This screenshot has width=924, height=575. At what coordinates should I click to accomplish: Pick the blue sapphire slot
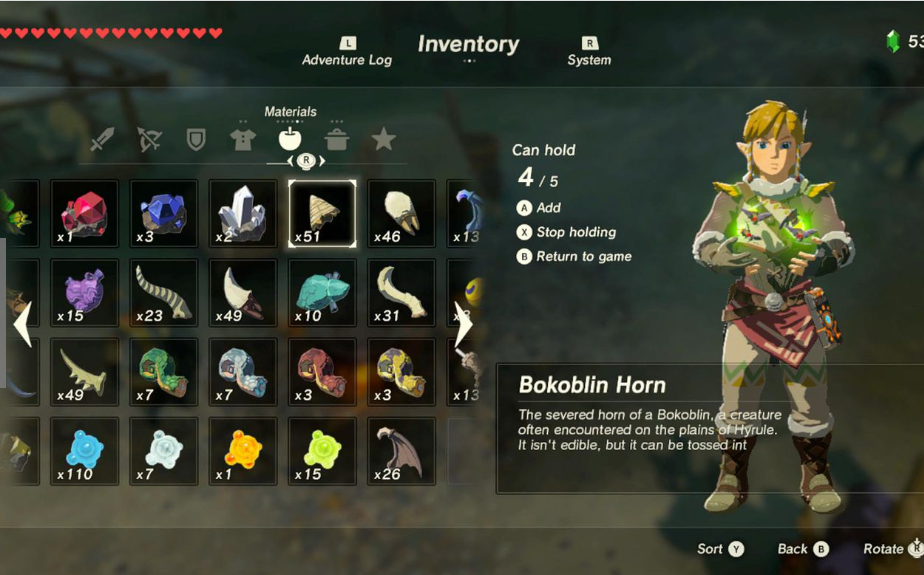[164, 213]
